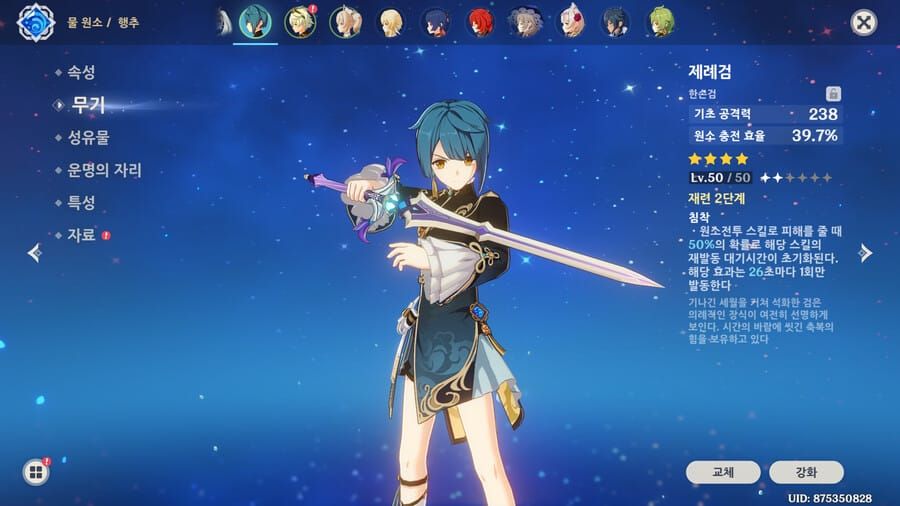Show the previous character with the left arrow
The width and height of the screenshot is (900, 506).
pyautogui.click(x=34, y=252)
